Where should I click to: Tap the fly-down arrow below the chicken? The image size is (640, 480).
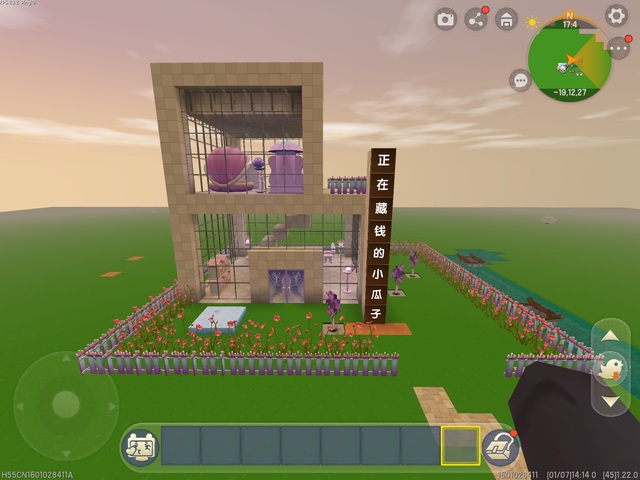611,401
